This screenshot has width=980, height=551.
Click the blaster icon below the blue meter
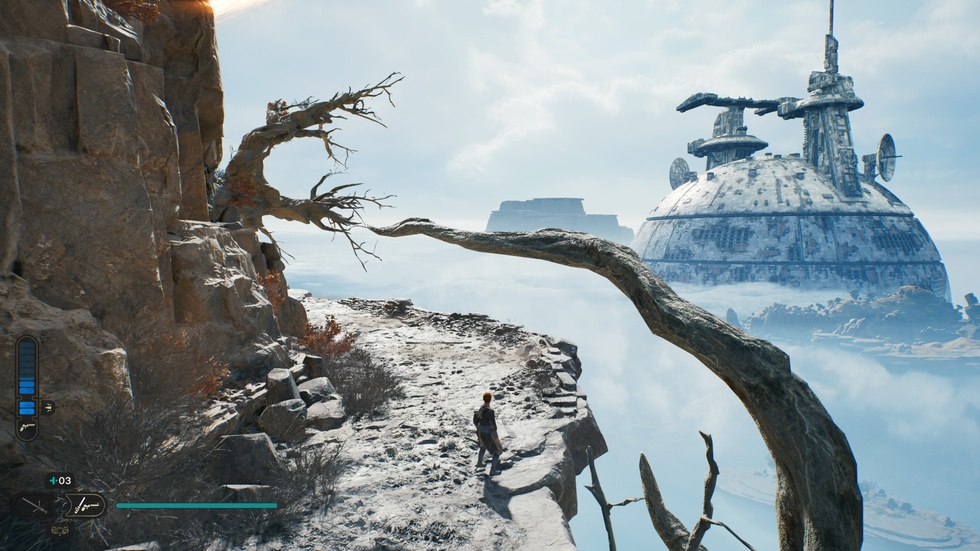pos(27,428)
